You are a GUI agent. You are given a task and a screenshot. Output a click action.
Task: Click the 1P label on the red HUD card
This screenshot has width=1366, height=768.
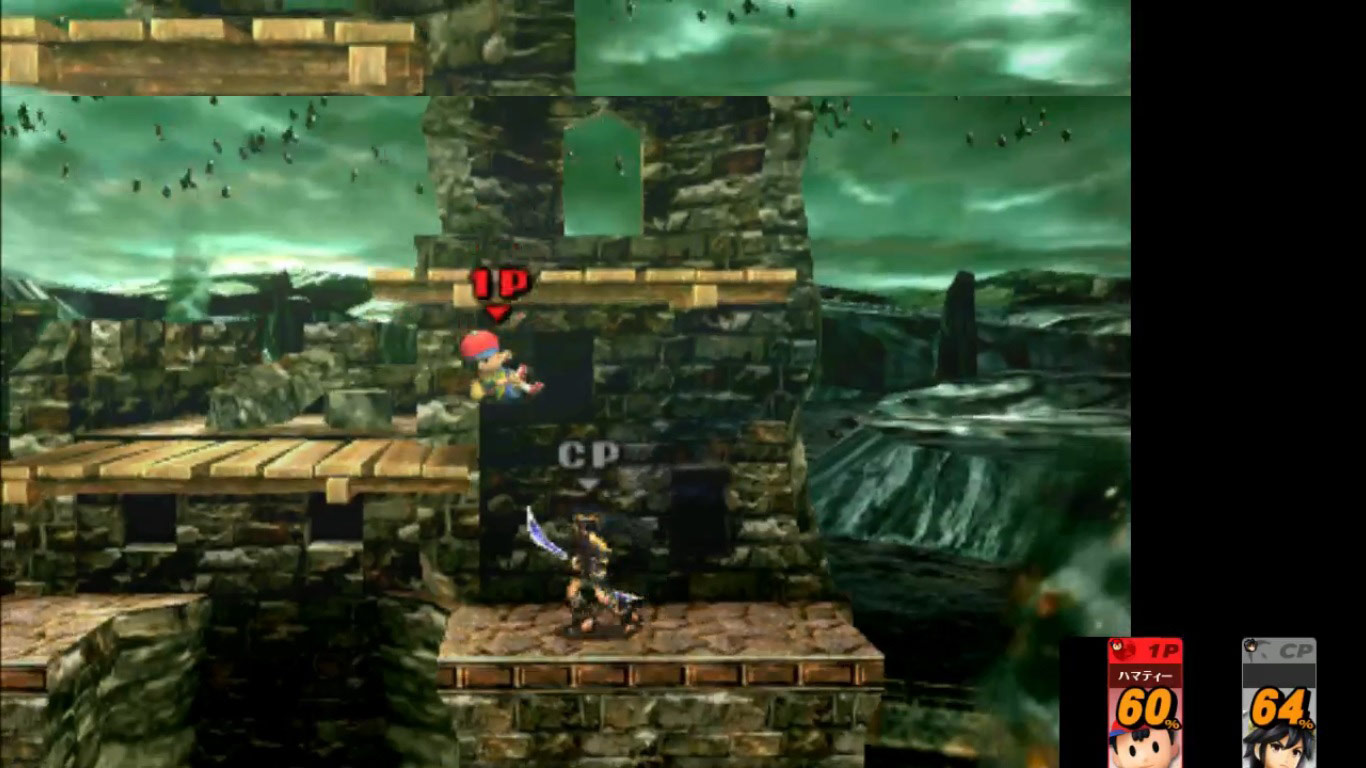click(x=1163, y=649)
